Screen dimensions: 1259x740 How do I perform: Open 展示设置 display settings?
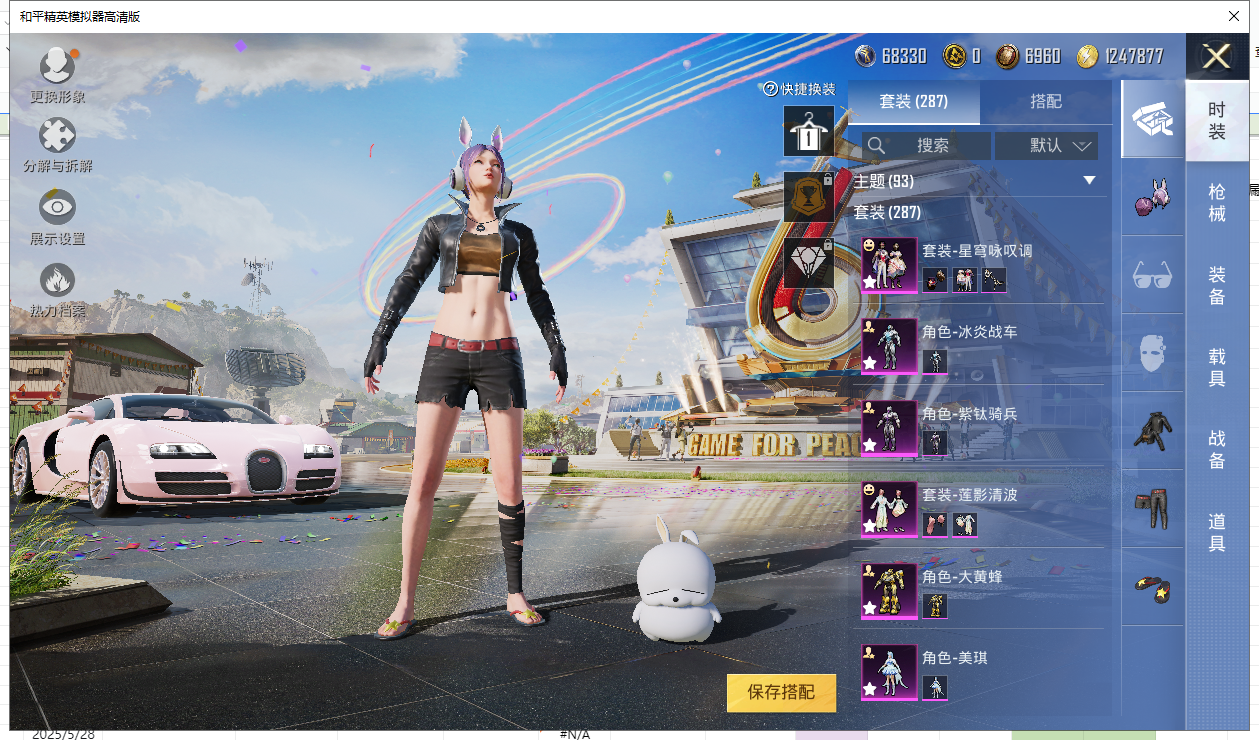[x=57, y=214]
